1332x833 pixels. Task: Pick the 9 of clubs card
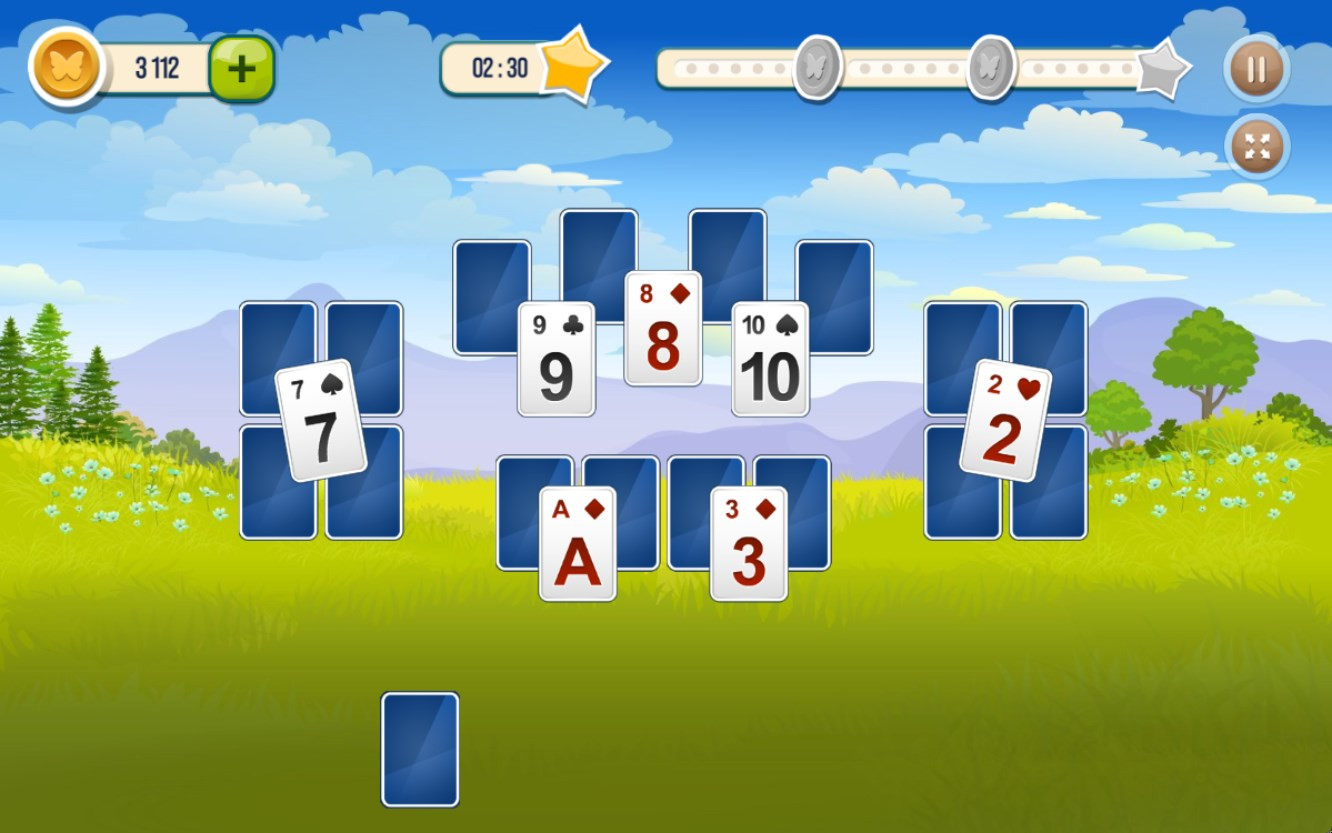[x=556, y=359]
